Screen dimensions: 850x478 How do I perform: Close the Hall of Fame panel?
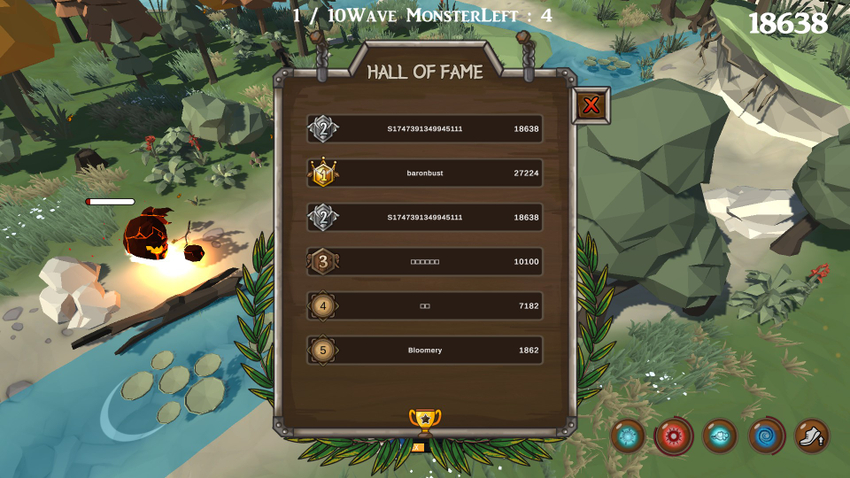coord(591,105)
